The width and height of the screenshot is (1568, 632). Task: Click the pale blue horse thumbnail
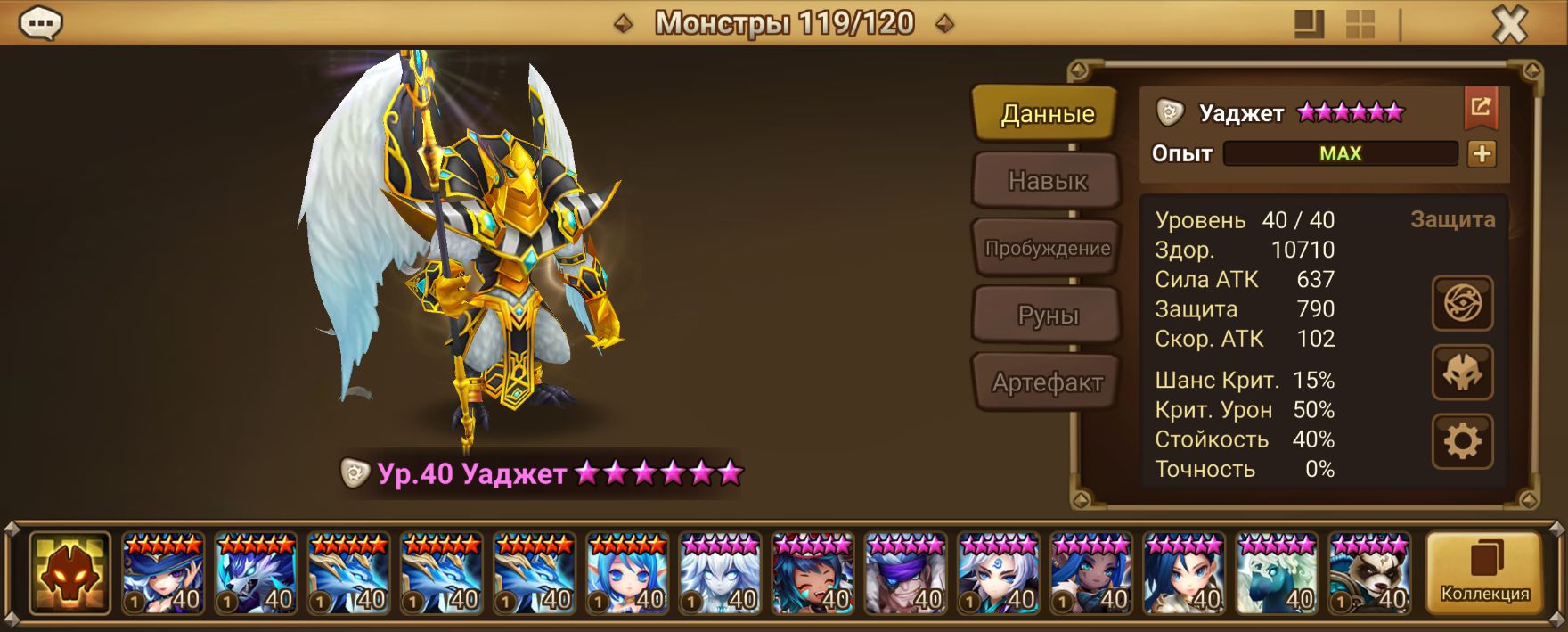1277,574
